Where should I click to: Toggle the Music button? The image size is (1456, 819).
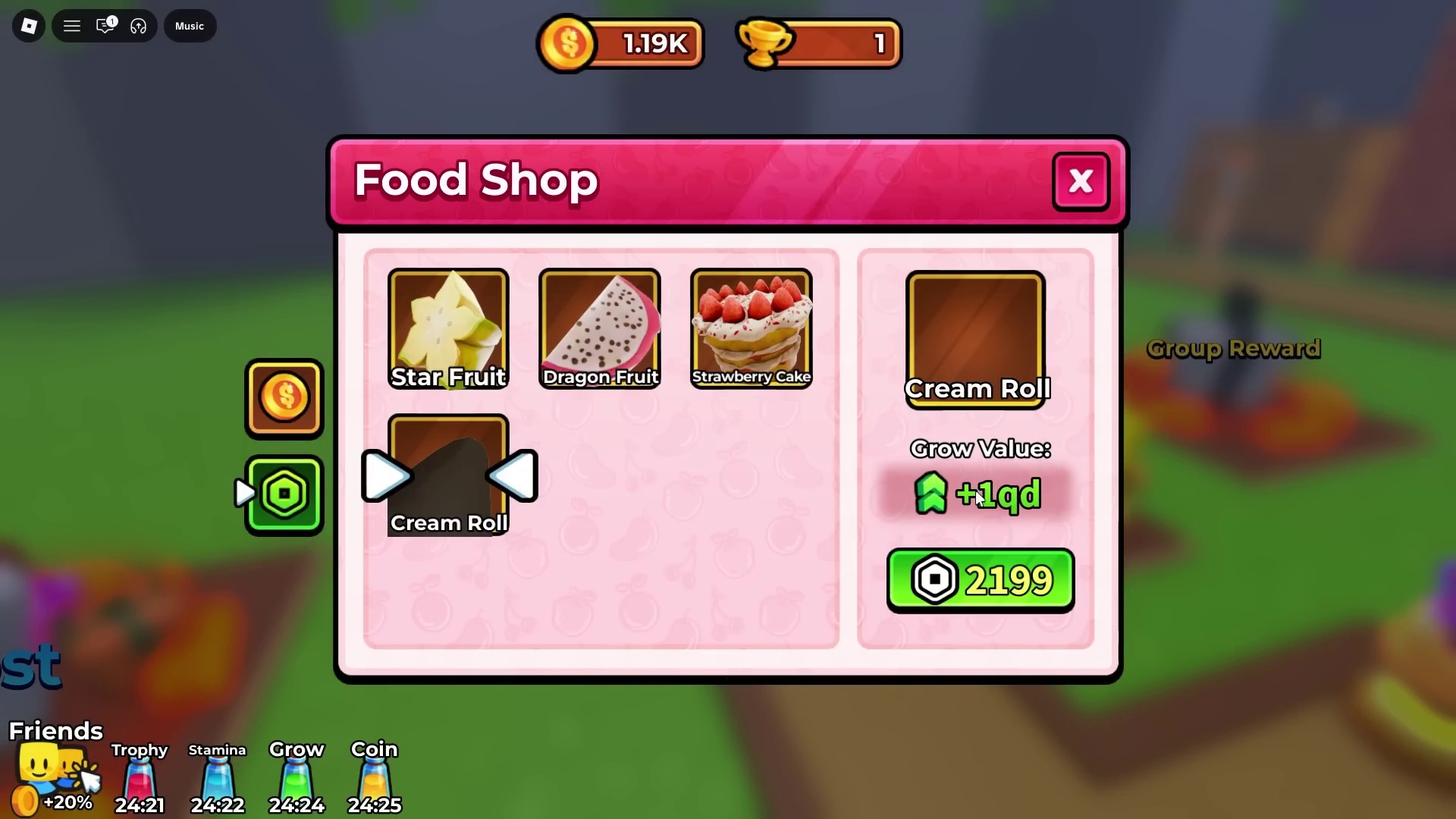point(189,26)
